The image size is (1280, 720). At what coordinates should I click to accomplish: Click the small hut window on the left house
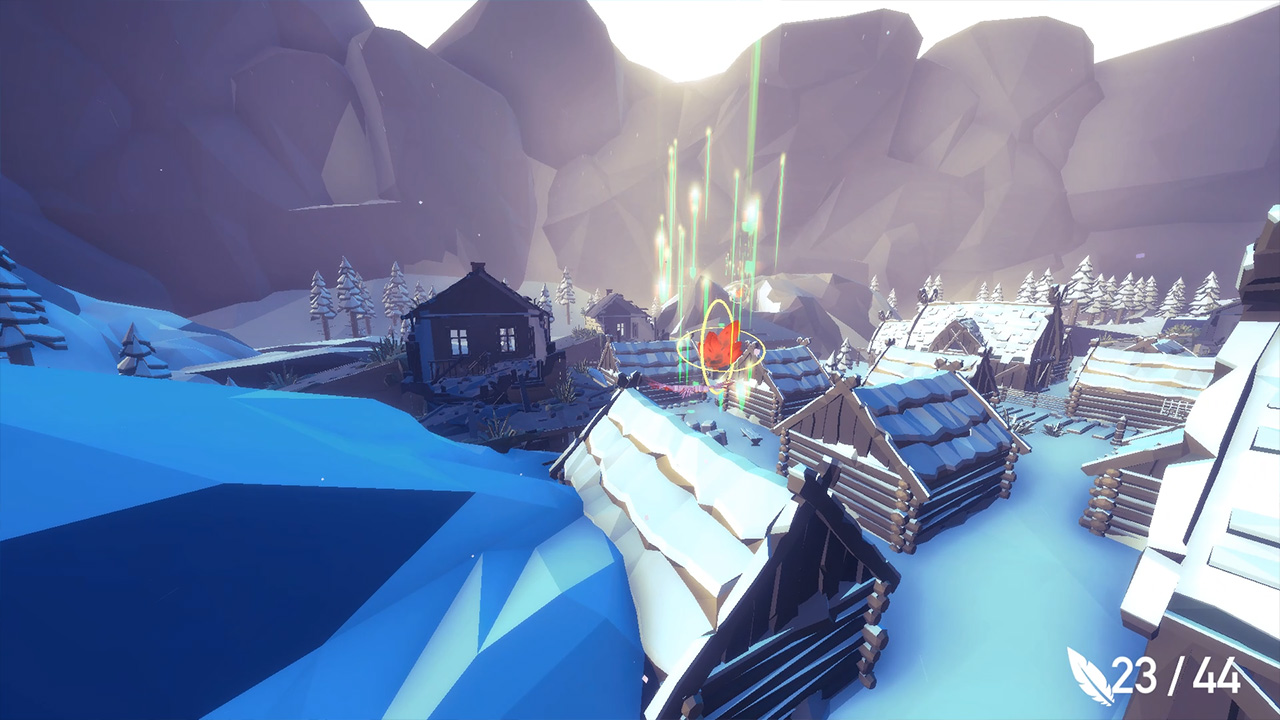tap(458, 340)
